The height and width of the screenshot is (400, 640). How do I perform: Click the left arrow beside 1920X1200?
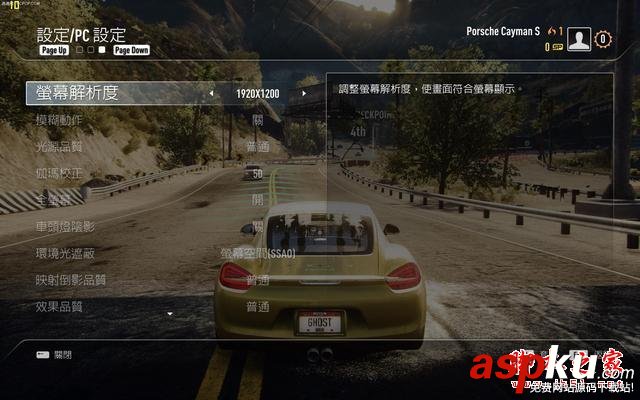click(x=211, y=94)
